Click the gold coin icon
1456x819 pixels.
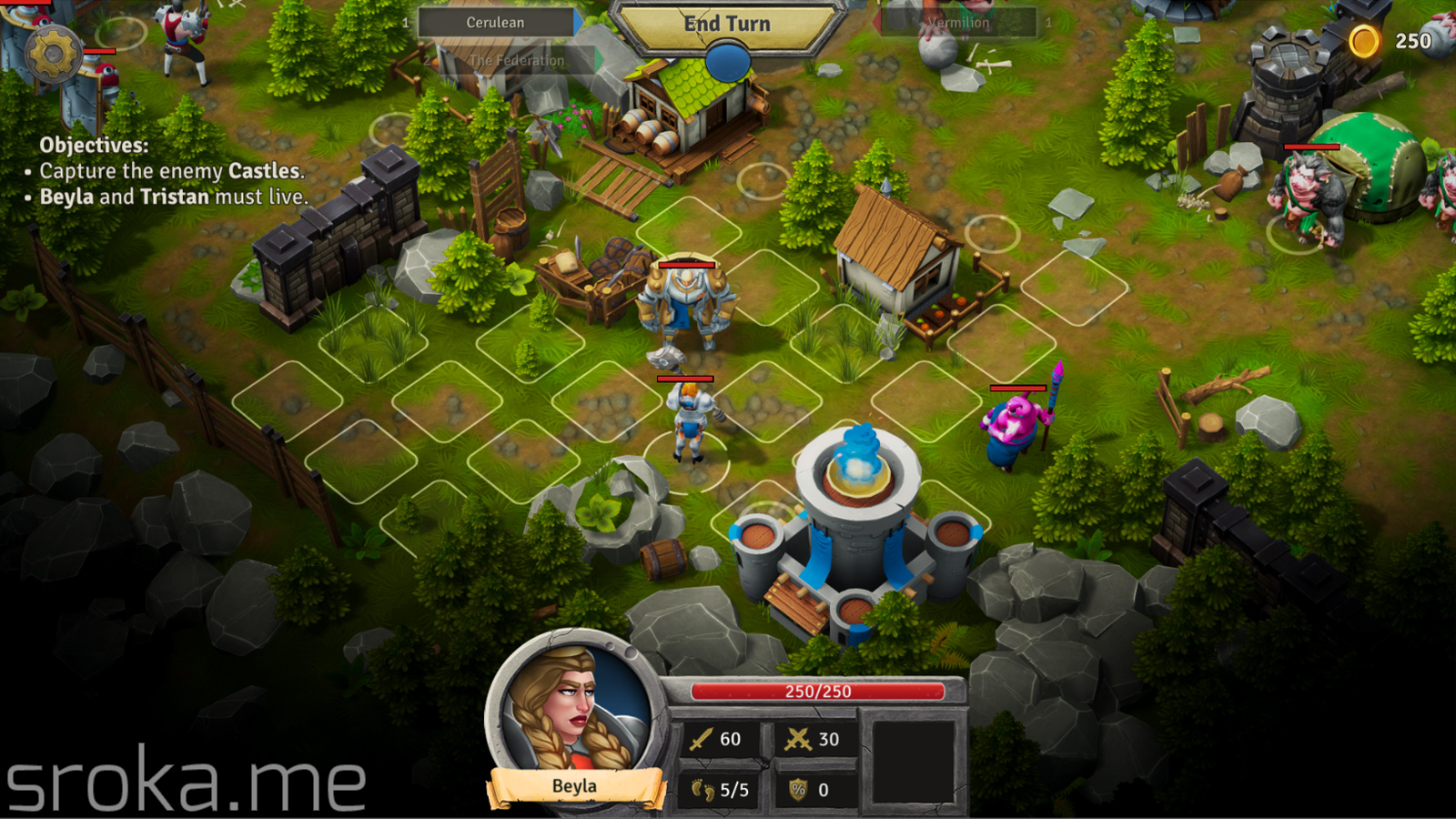pos(1363,41)
